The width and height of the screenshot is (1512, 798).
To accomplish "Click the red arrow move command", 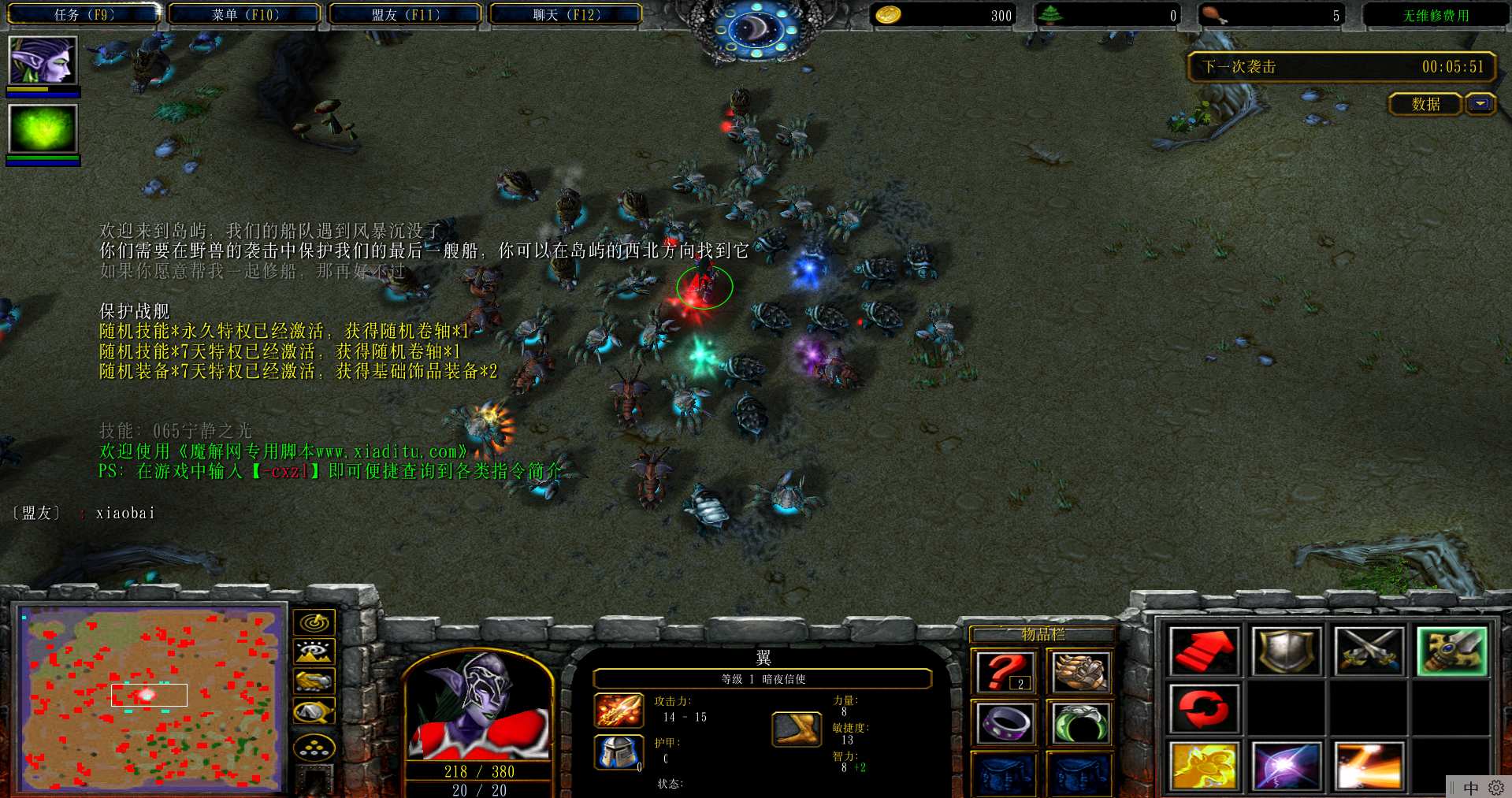I will [1205, 651].
